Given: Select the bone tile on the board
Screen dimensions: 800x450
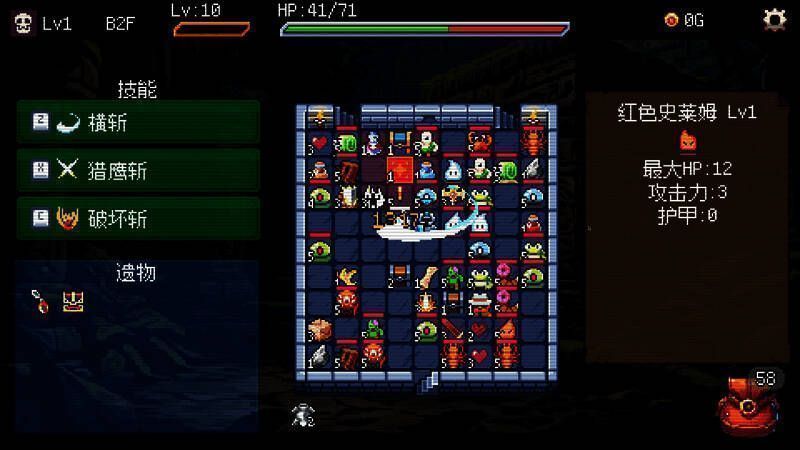Looking at the screenshot, I should [427, 275].
